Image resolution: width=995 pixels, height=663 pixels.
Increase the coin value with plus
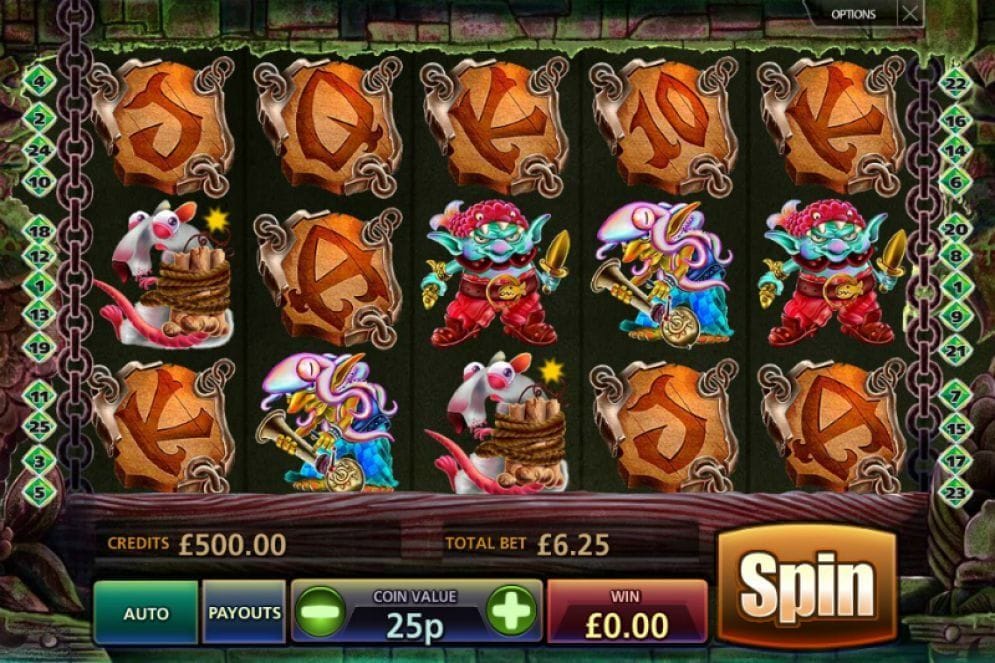511,610
